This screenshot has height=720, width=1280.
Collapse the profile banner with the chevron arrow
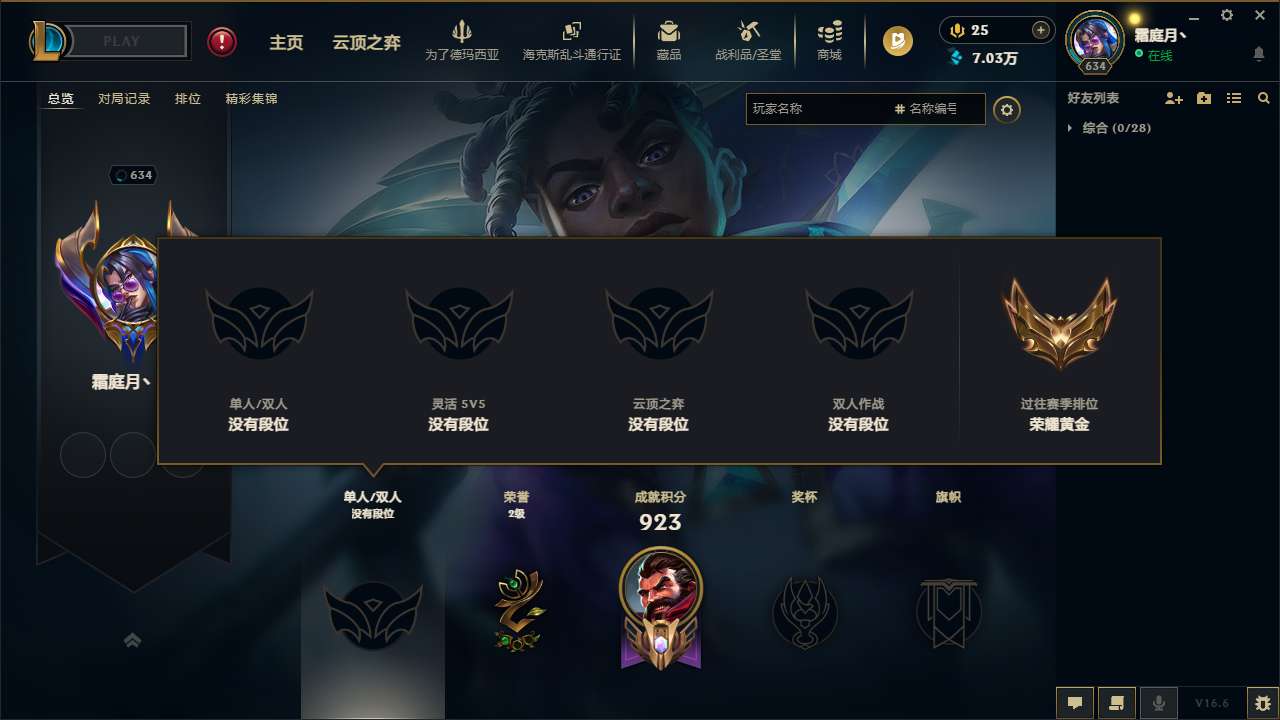pyautogui.click(x=133, y=640)
